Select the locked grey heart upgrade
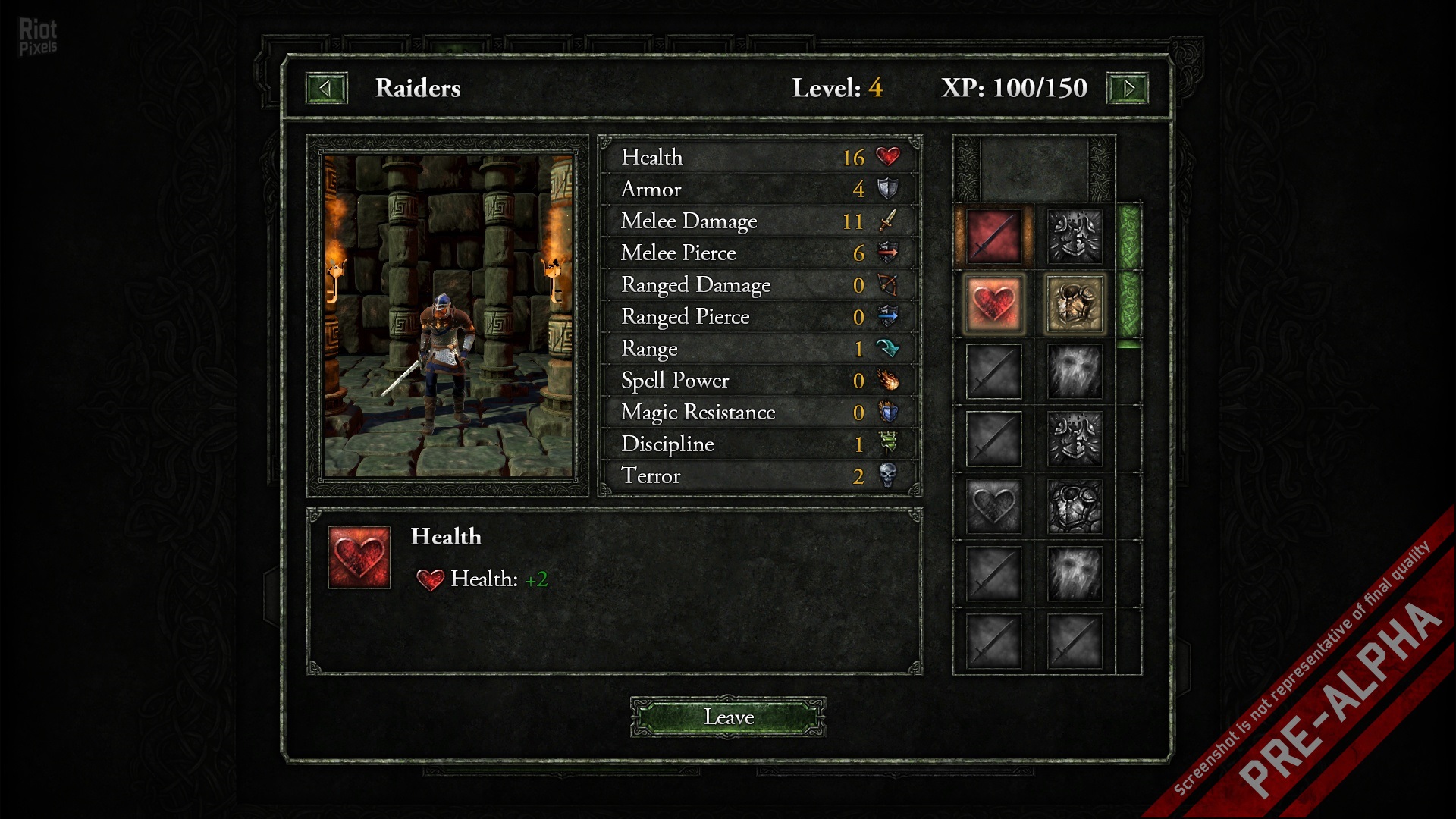The image size is (1456, 819). point(993,506)
